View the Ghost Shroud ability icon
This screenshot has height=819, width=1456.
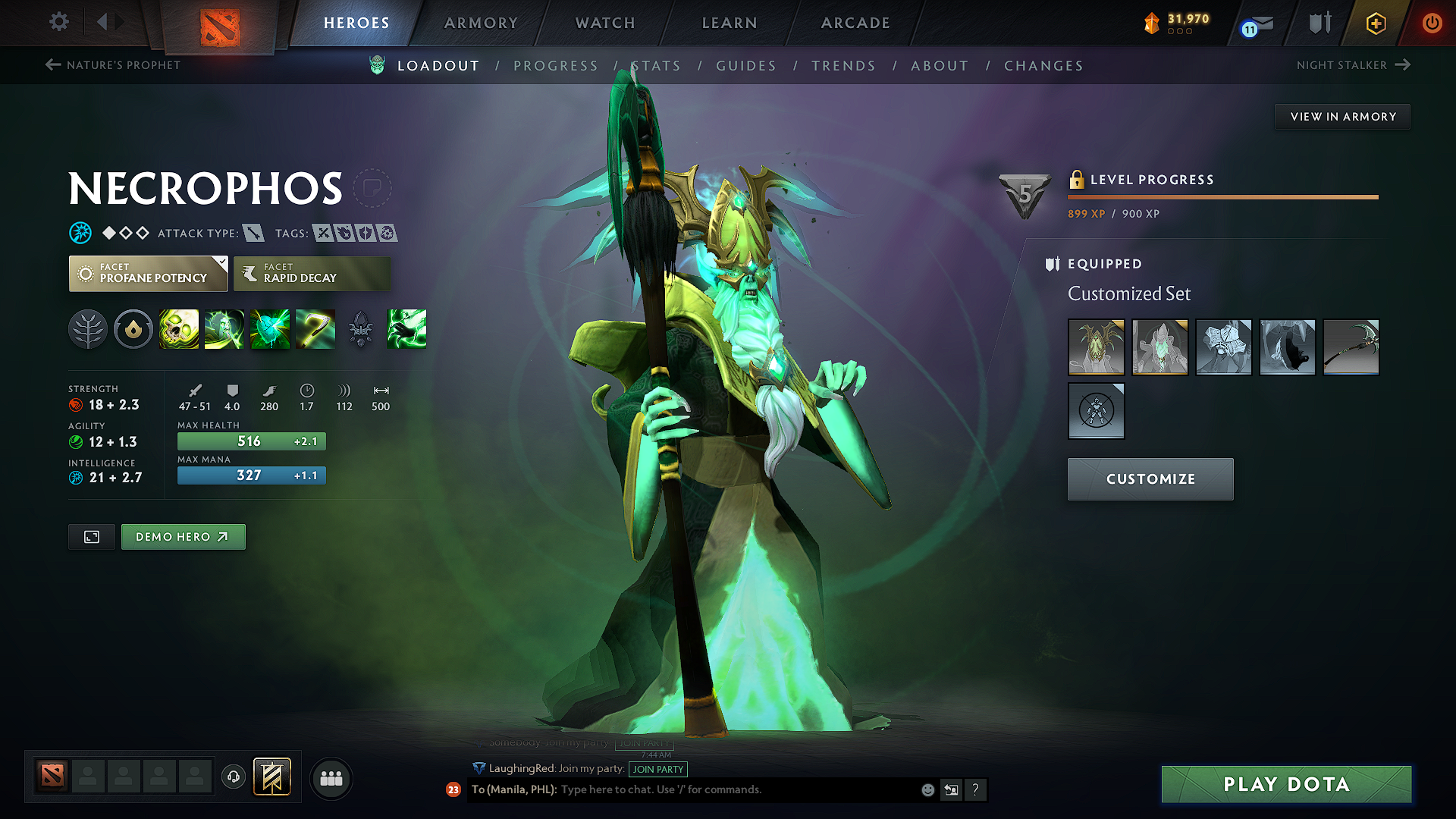pos(224,329)
